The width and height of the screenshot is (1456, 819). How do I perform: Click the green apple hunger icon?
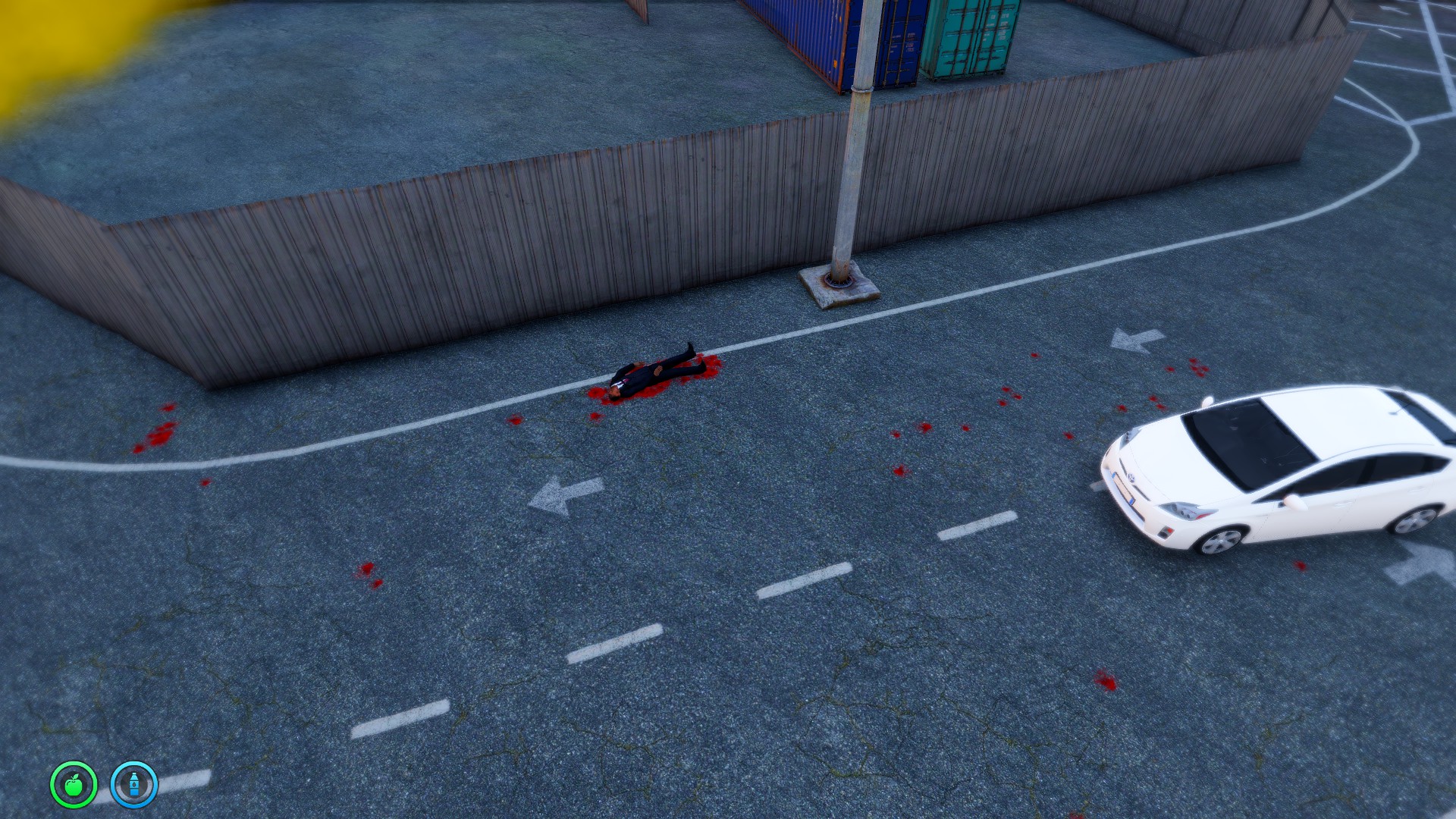click(x=74, y=785)
